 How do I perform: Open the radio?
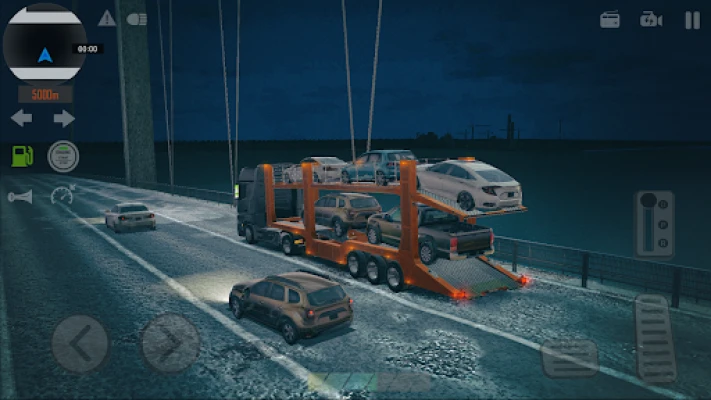tap(610, 19)
